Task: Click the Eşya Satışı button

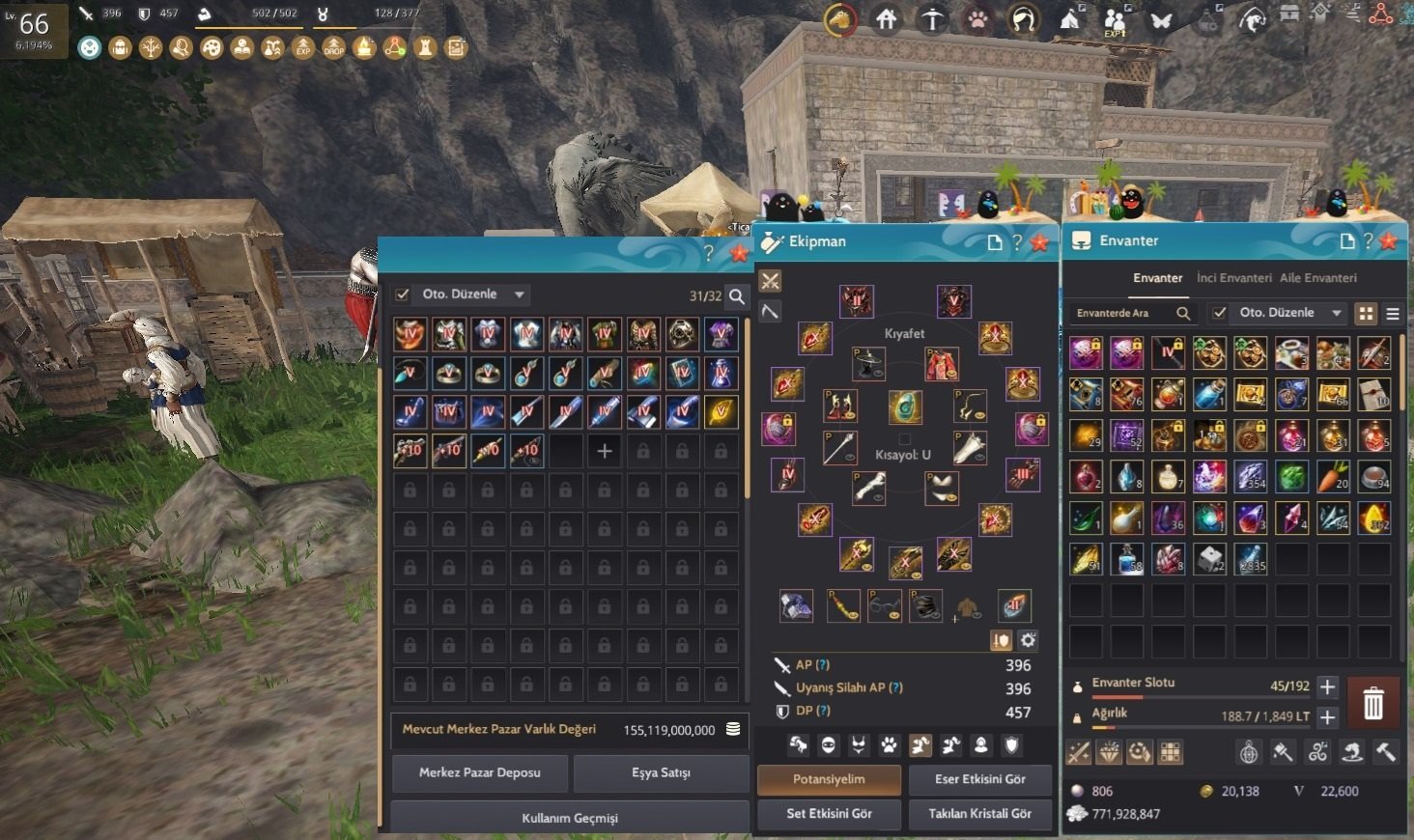Action: pos(661,773)
